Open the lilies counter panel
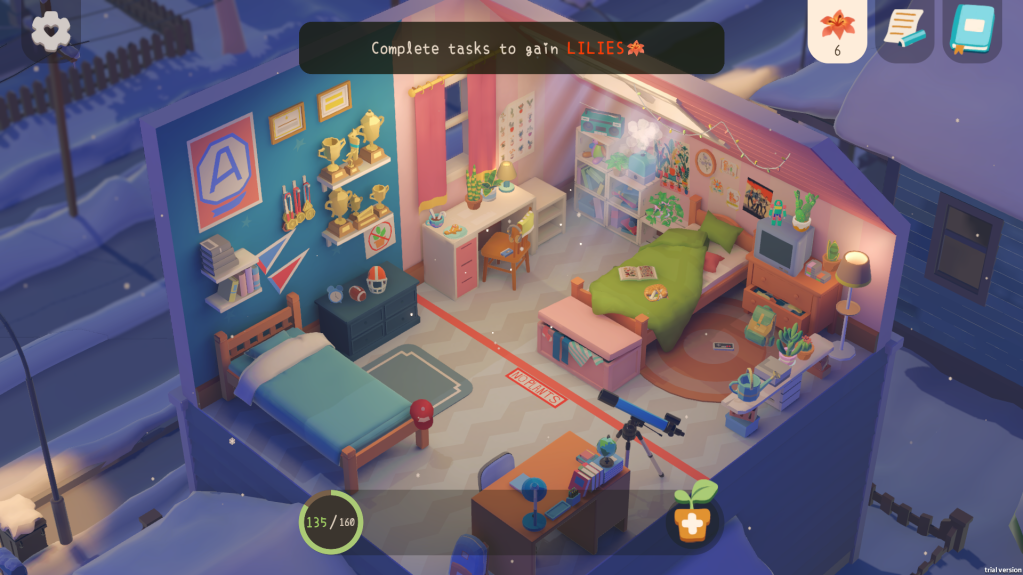The height and width of the screenshot is (575, 1023). pyautogui.click(x=837, y=31)
